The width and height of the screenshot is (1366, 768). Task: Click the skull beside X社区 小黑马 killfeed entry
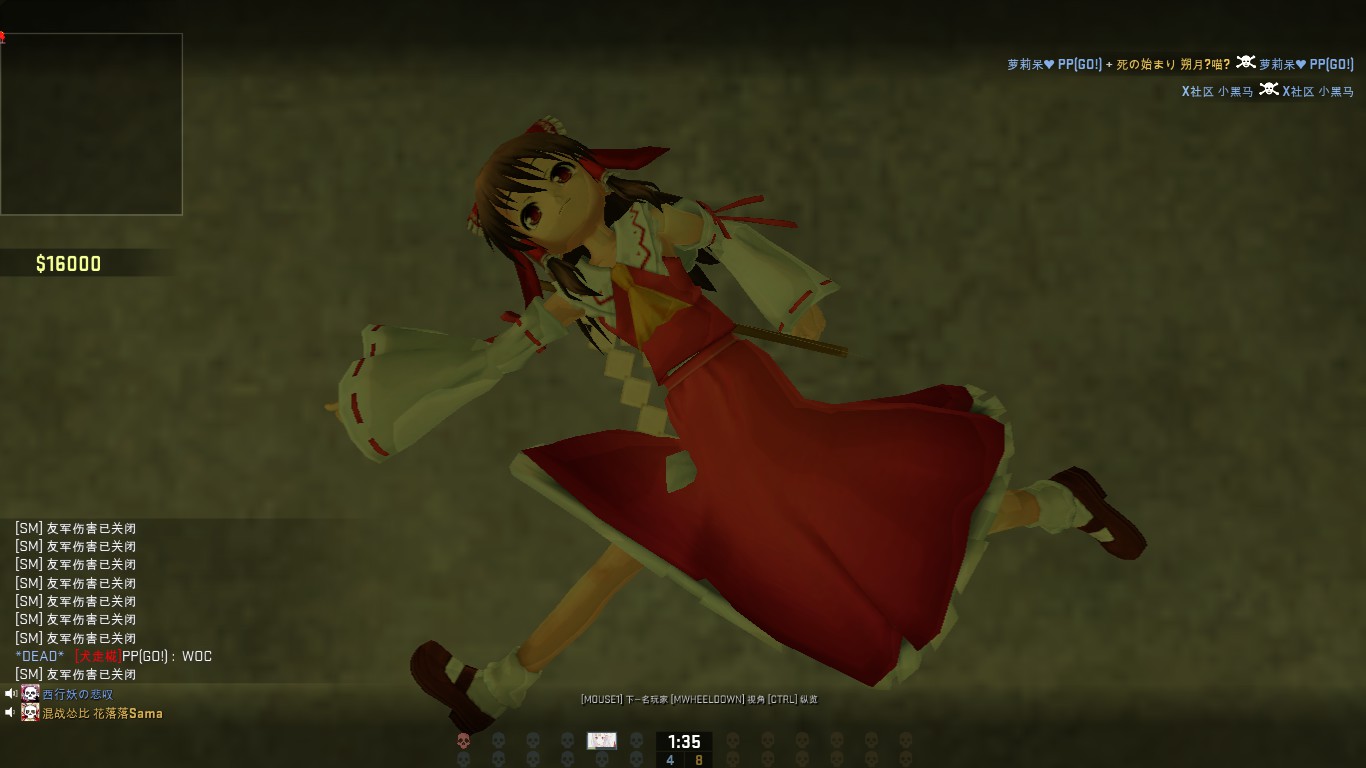pos(1269,89)
